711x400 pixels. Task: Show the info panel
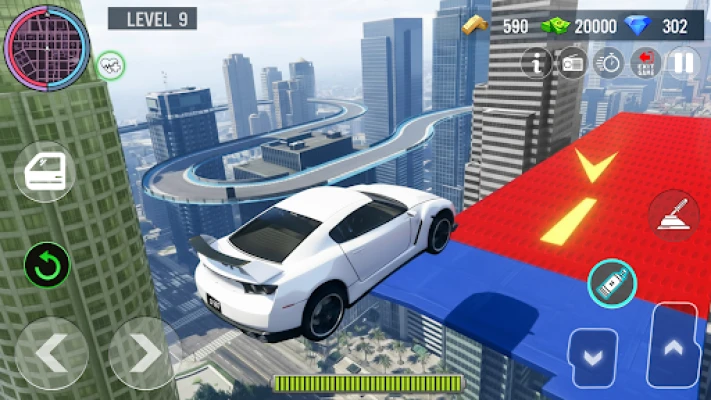click(x=537, y=62)
